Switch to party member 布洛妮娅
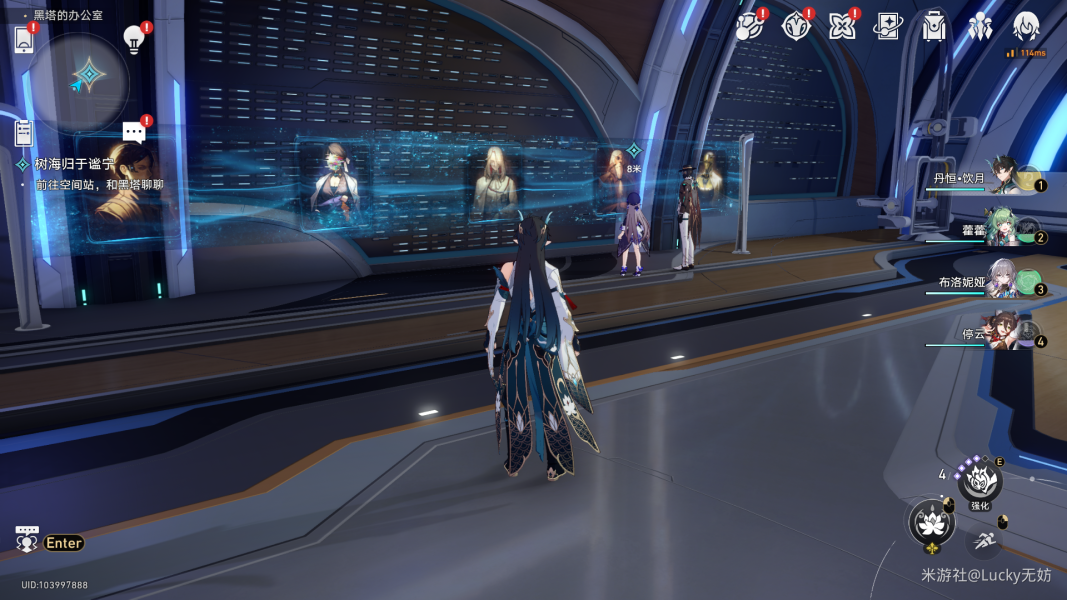 click(1003, 282)
